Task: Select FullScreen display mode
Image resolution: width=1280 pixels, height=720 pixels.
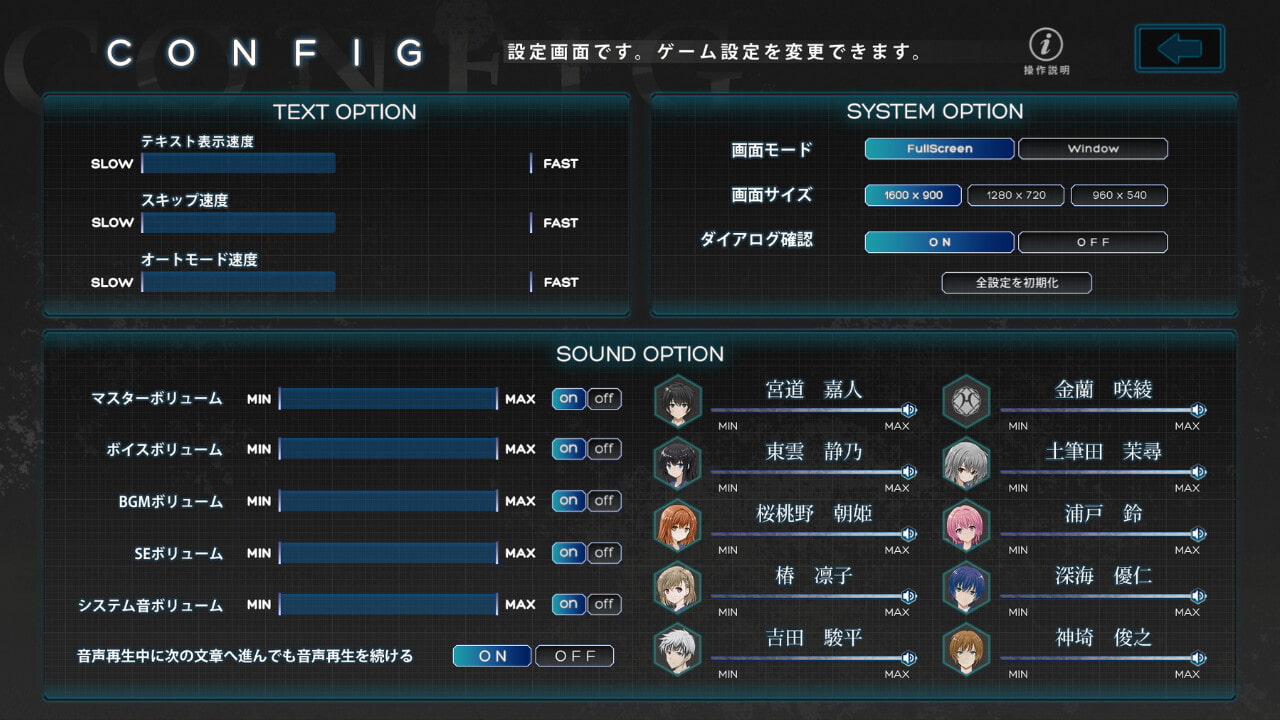Action: click(939, 149)
